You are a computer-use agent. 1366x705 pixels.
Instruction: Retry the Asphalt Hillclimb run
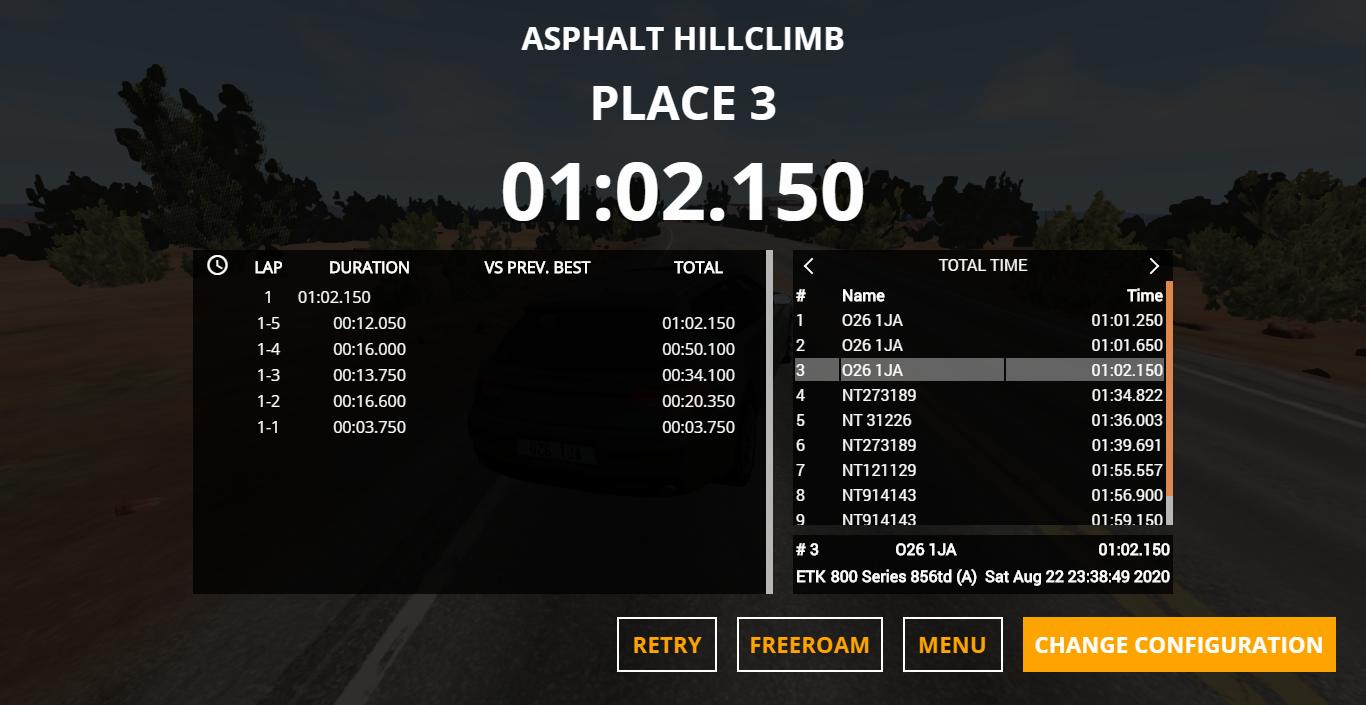[667, 645]
